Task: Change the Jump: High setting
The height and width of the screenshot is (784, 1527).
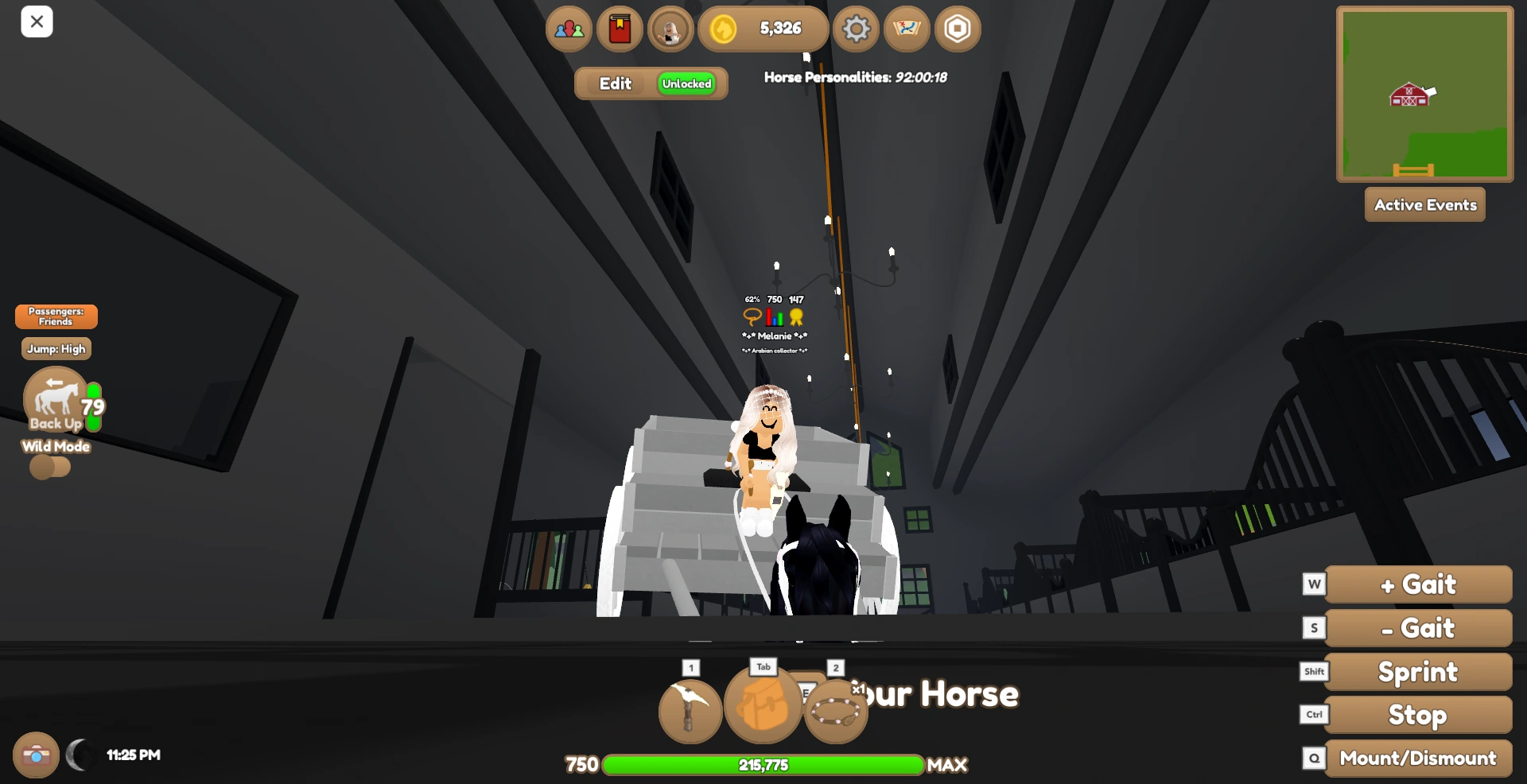Action: click(x=56, y=348)
